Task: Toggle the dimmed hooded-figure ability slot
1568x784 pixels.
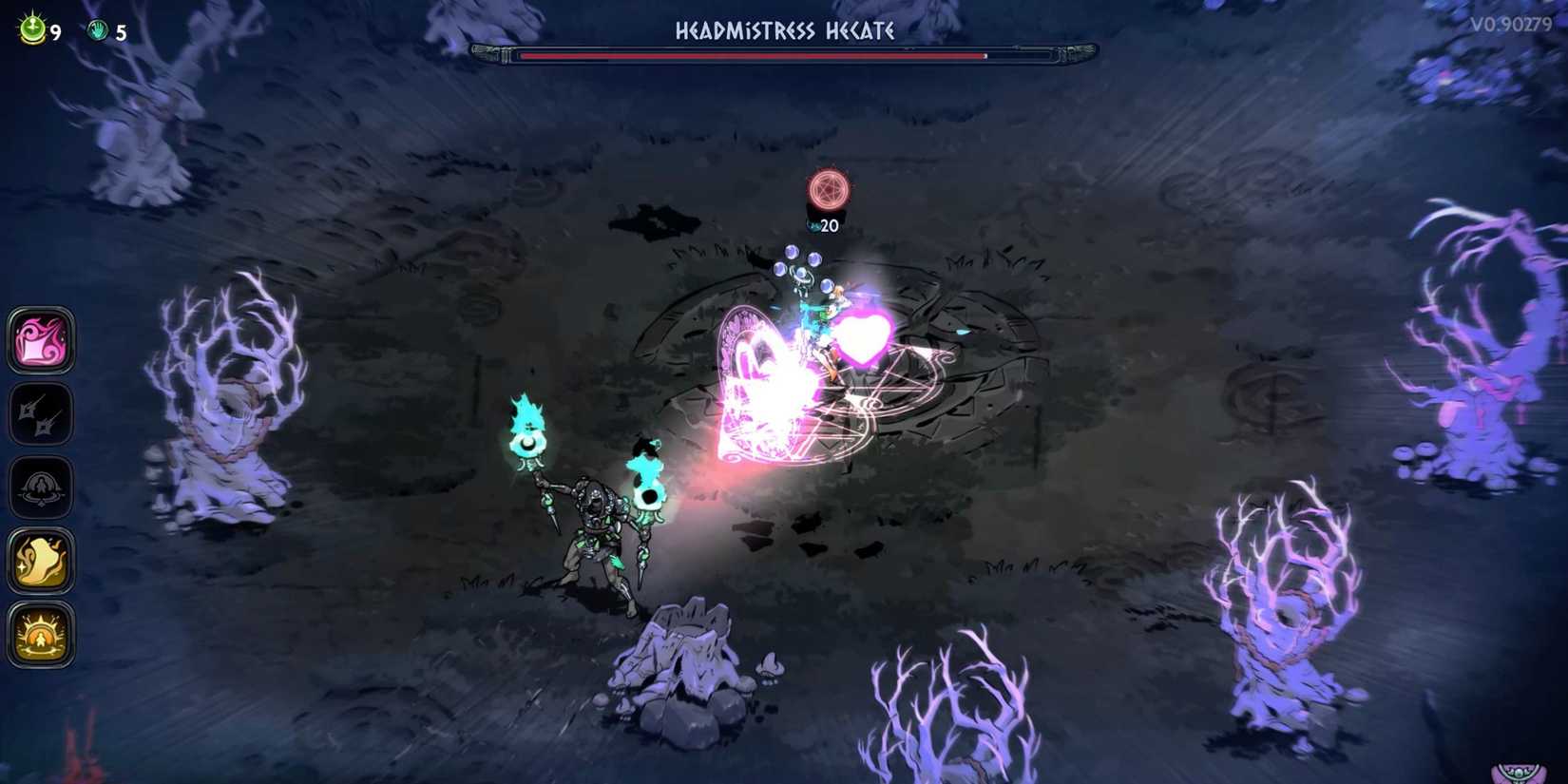Action: tap(41, 488)
